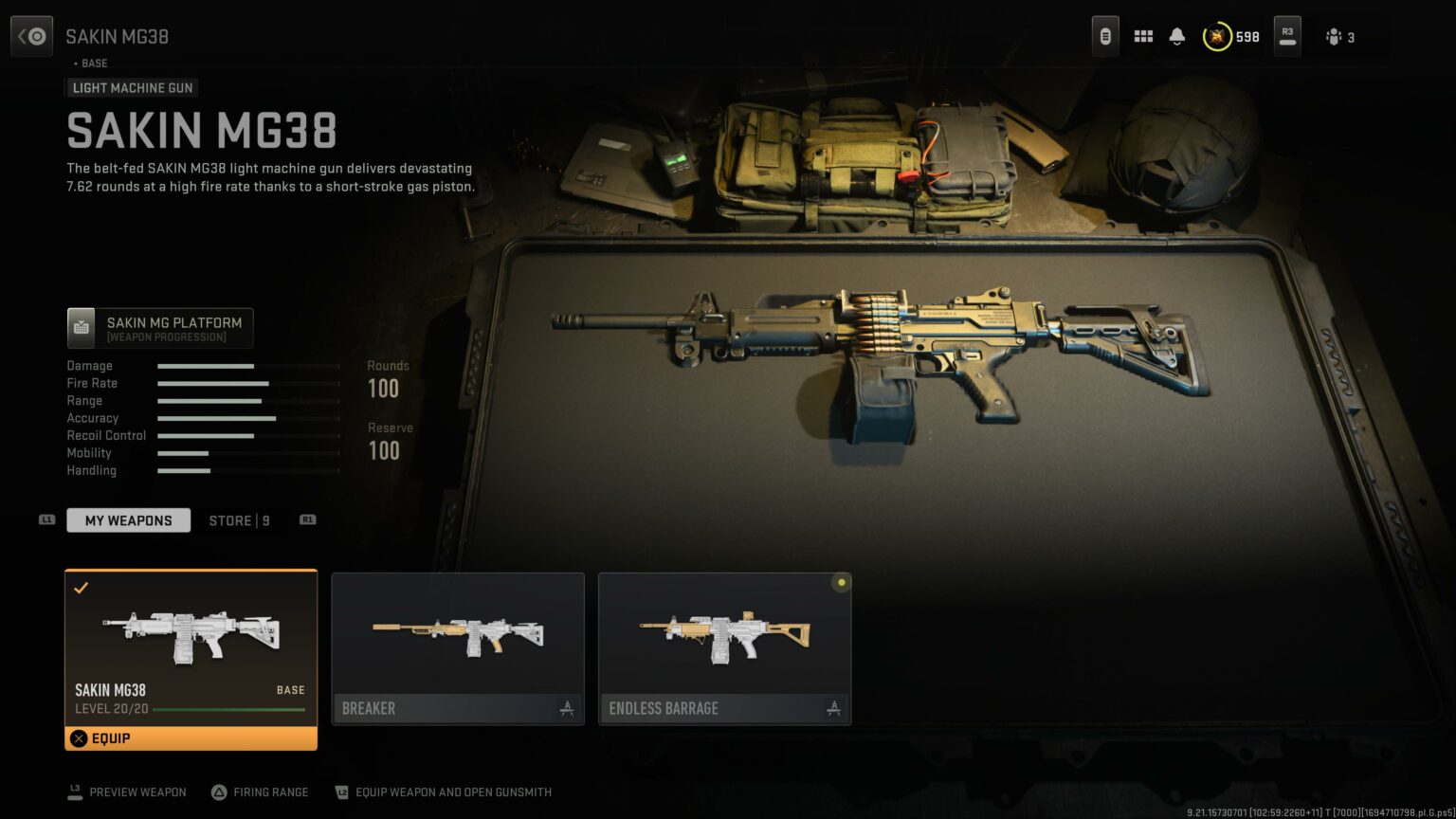Image resolution: width=1456 pixels, height=819 pixels.
Task: Open the friends/social grid icon
Action: pos(1143,36)
